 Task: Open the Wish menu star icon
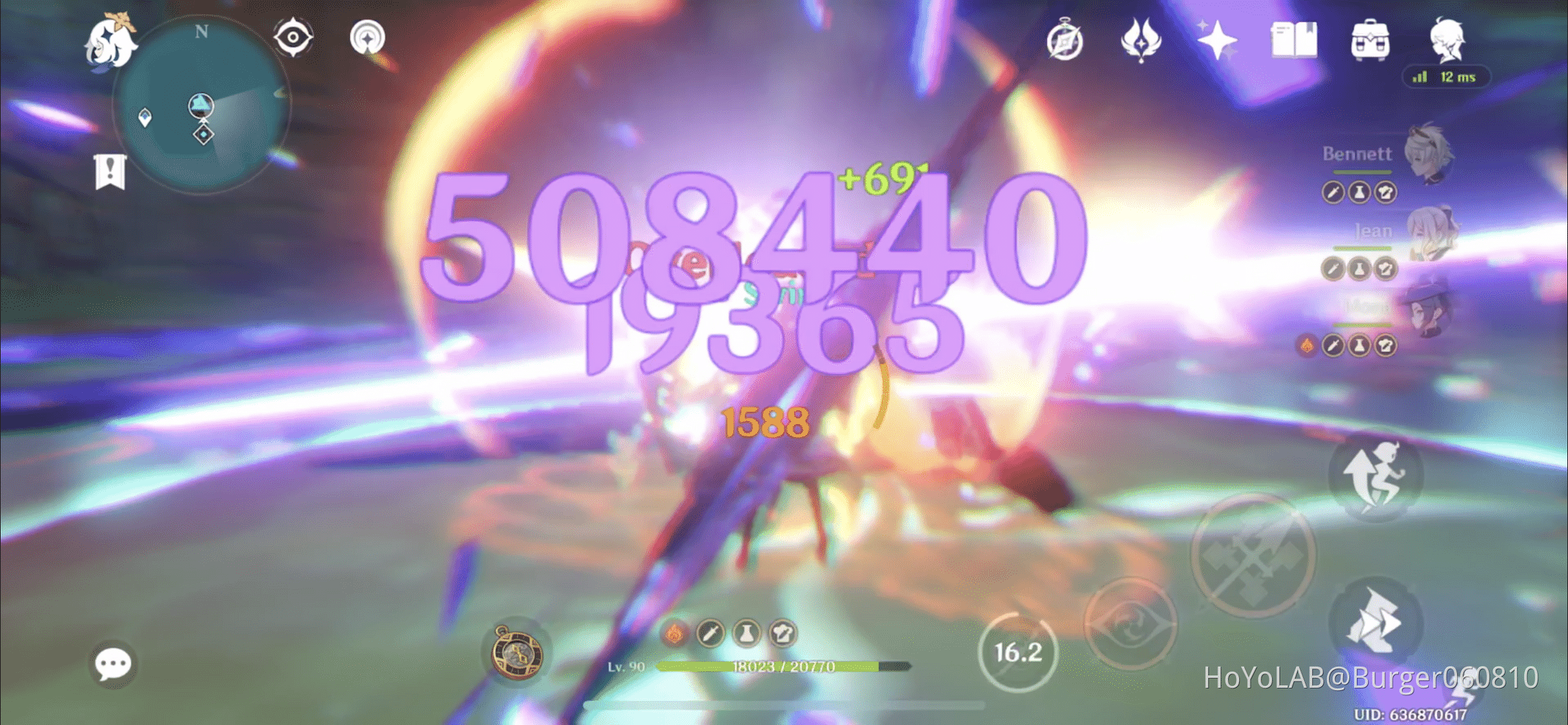pyautogui.click(x=1219, y=41)
